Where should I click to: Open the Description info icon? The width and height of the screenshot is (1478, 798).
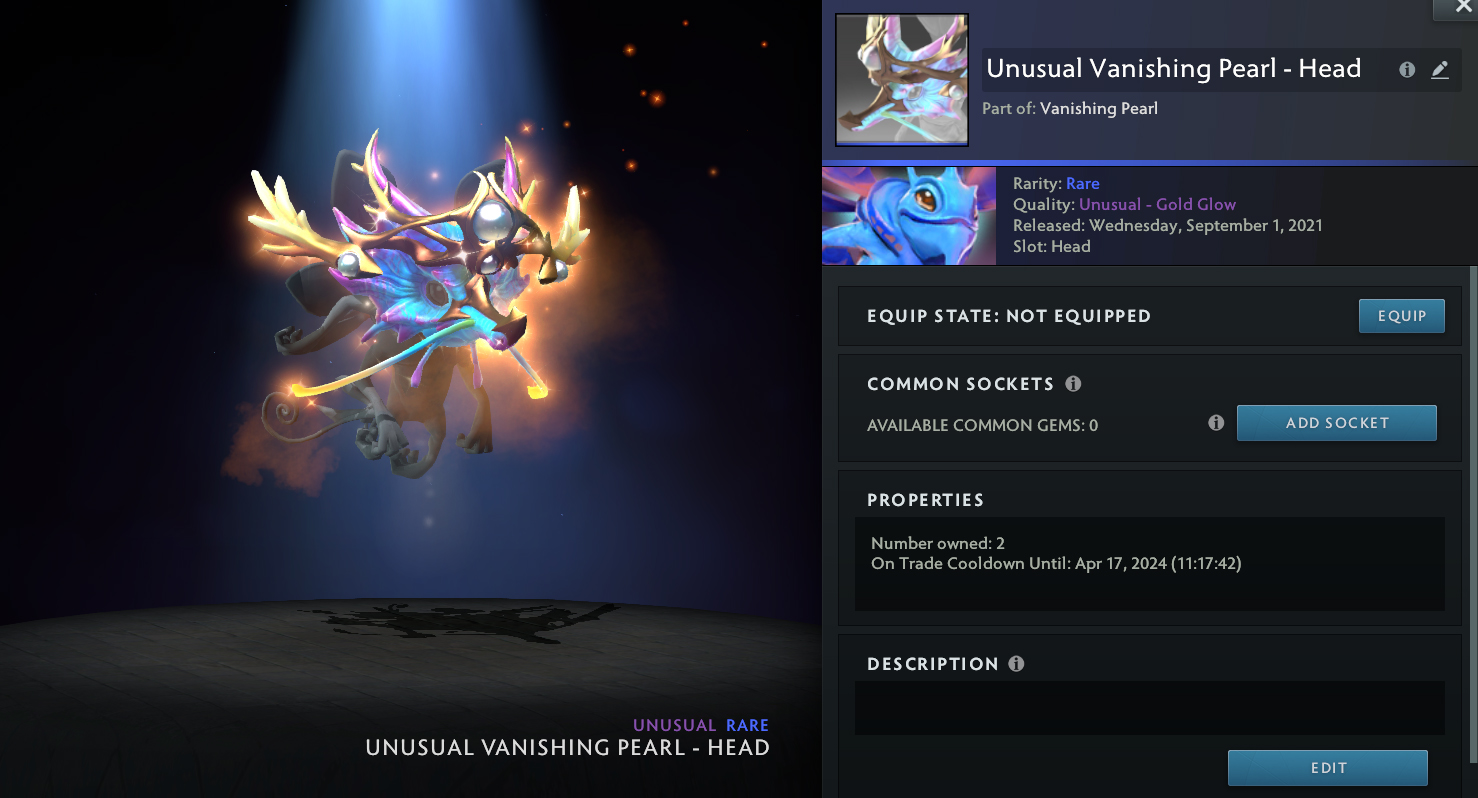coord(1016,664)
